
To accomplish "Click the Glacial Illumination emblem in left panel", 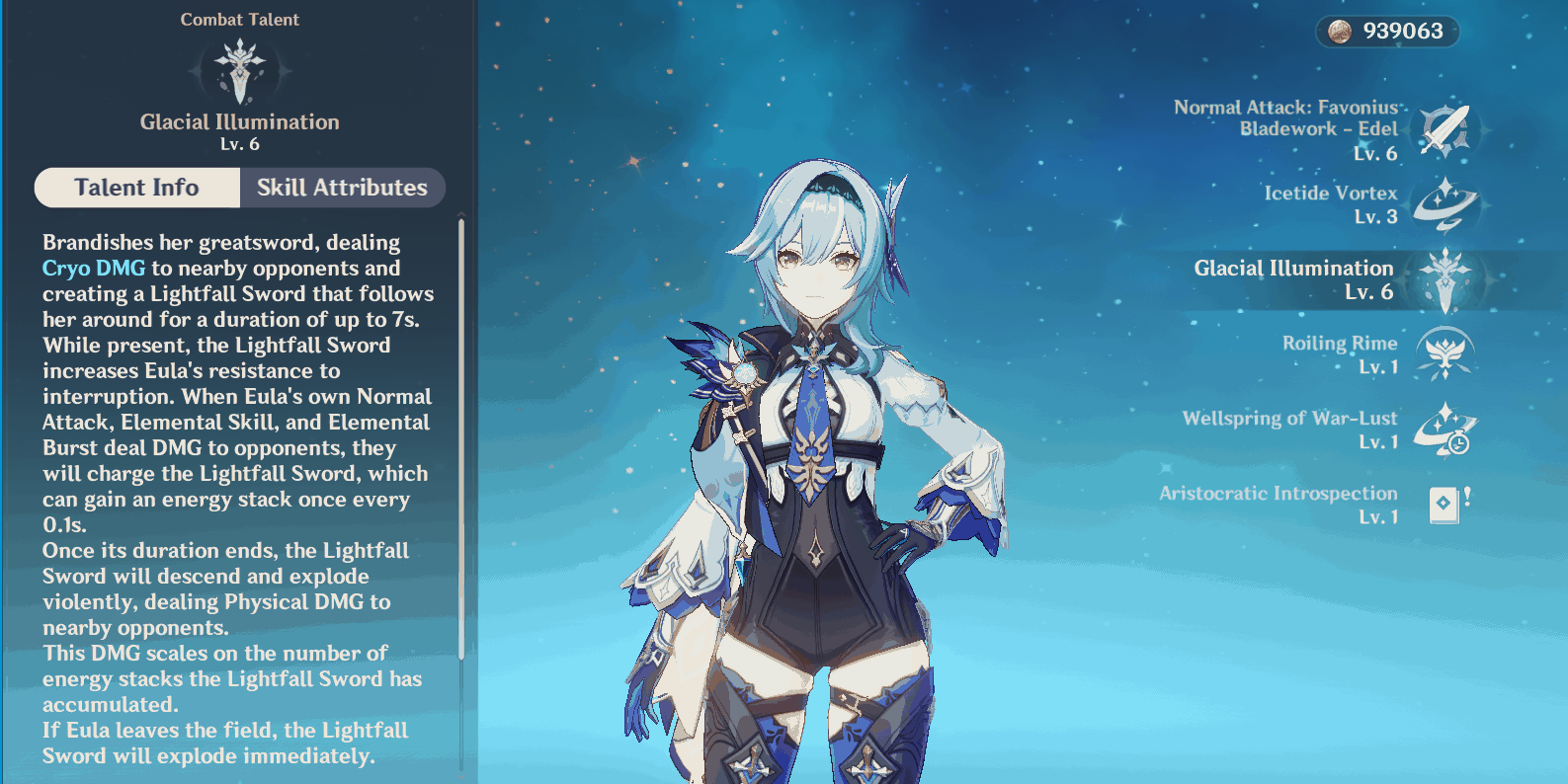I will point(240,70).
